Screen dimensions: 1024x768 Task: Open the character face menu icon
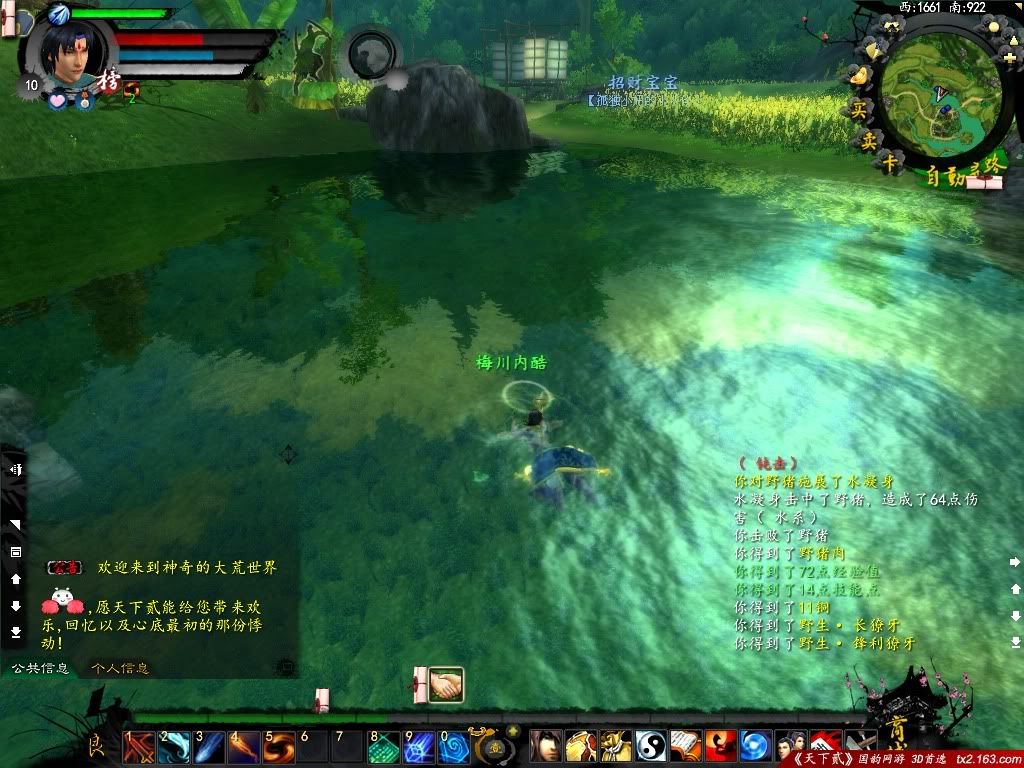pyautogui.click(x=545, y=746)
